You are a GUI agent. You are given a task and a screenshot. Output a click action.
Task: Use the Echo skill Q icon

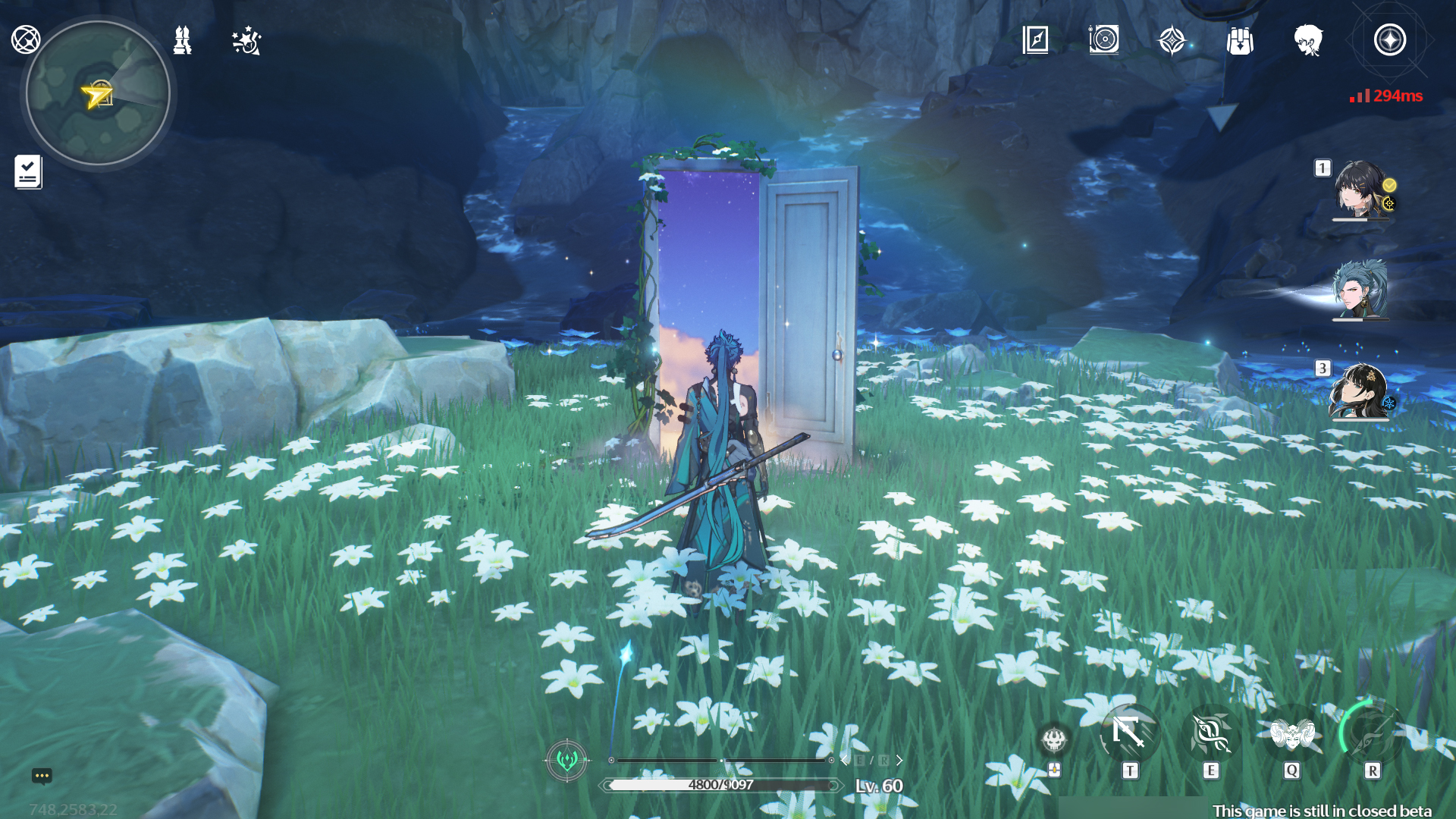click(x=1292, y=730)
